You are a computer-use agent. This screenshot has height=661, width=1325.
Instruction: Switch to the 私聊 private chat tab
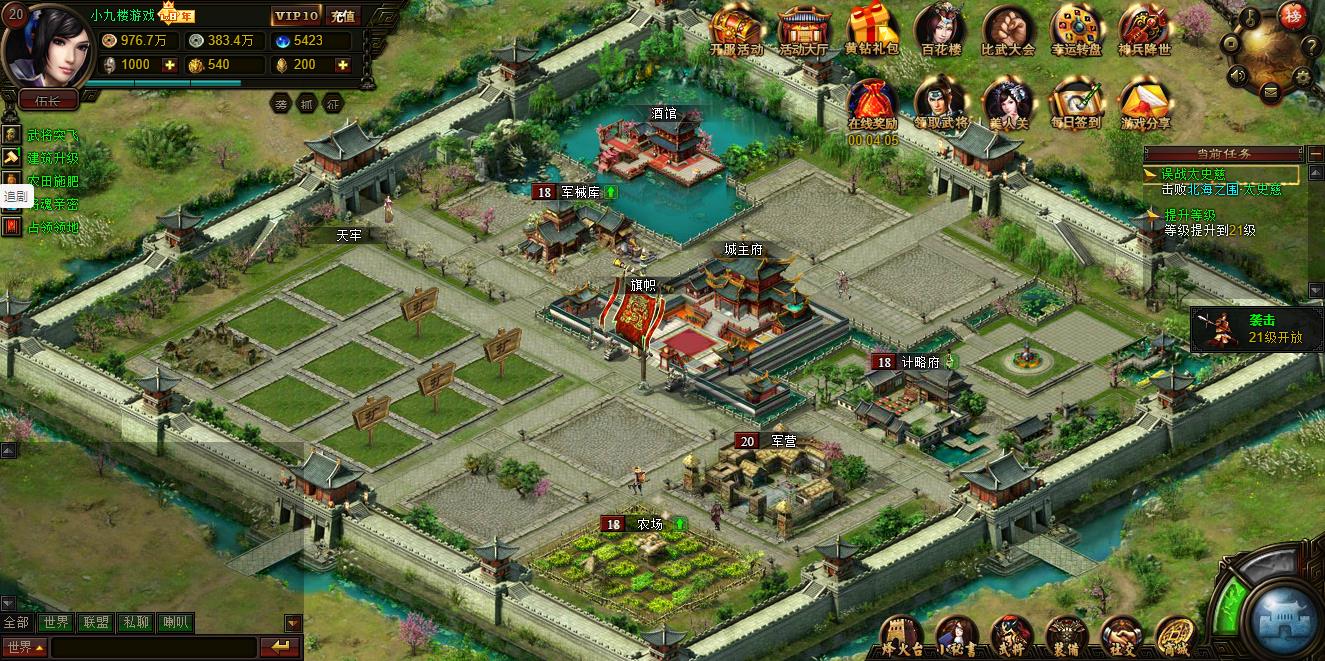pyautogui.click(x=136, y=623)
